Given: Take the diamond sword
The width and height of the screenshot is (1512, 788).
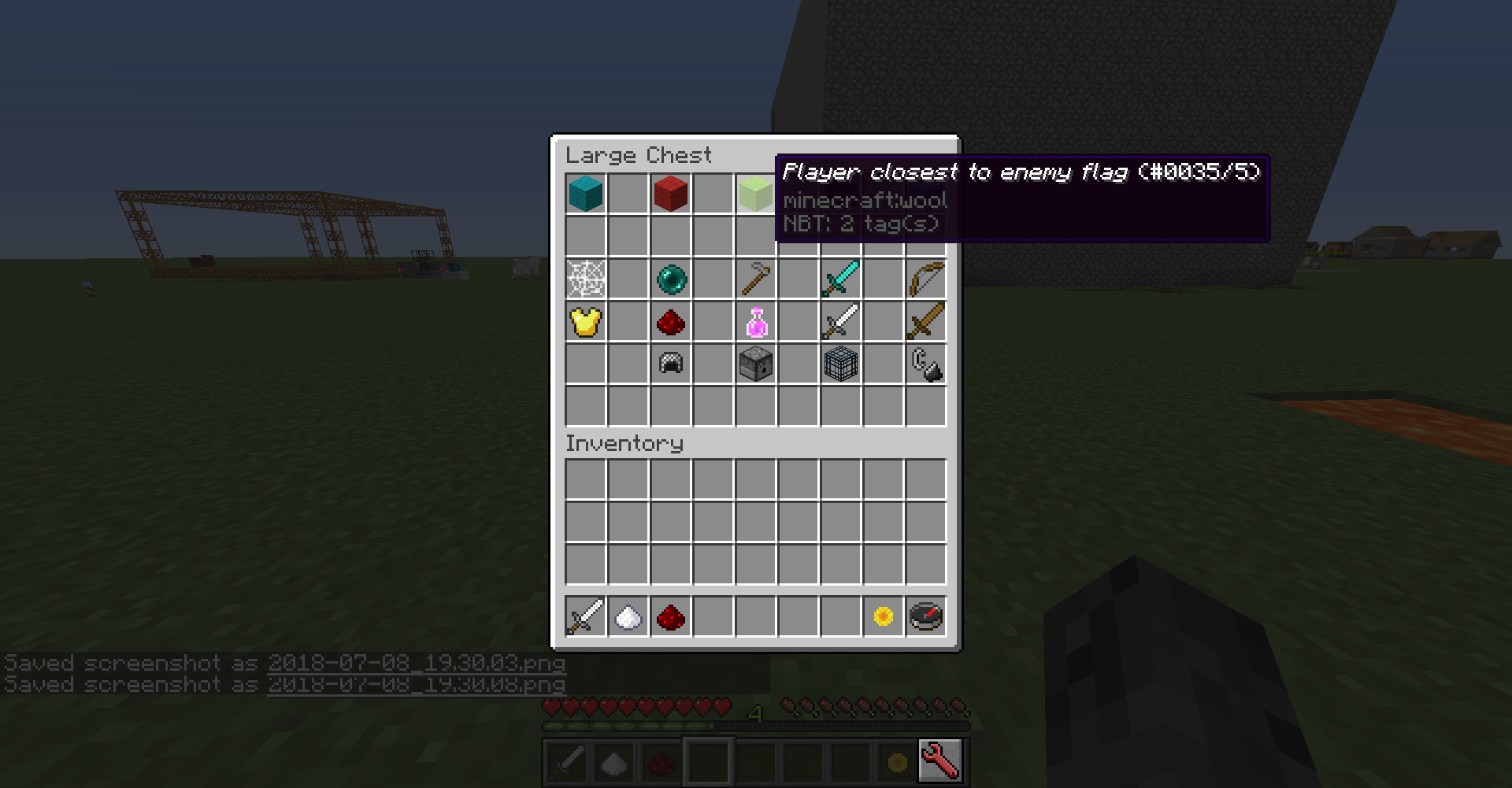Looking at the screenshot, I should (x=840, y=279).
